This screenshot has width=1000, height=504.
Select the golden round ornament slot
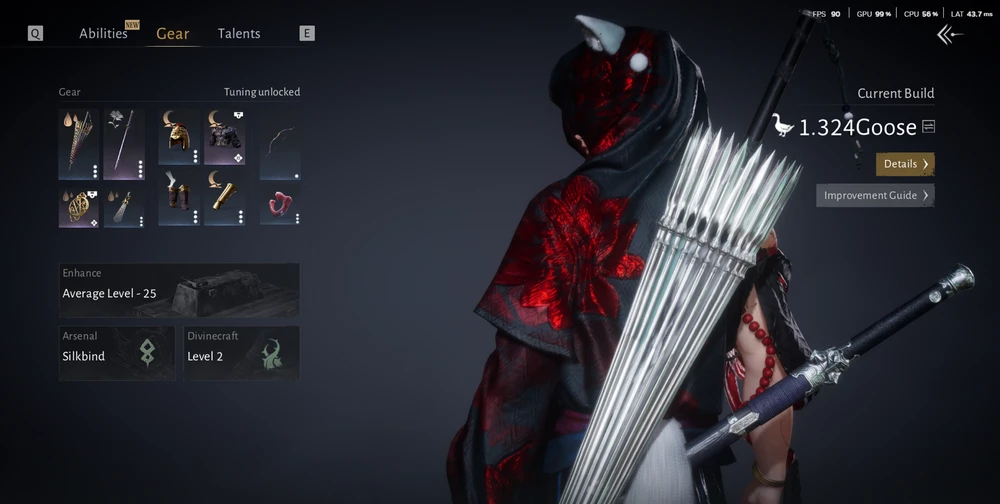[x=79, y=206]
